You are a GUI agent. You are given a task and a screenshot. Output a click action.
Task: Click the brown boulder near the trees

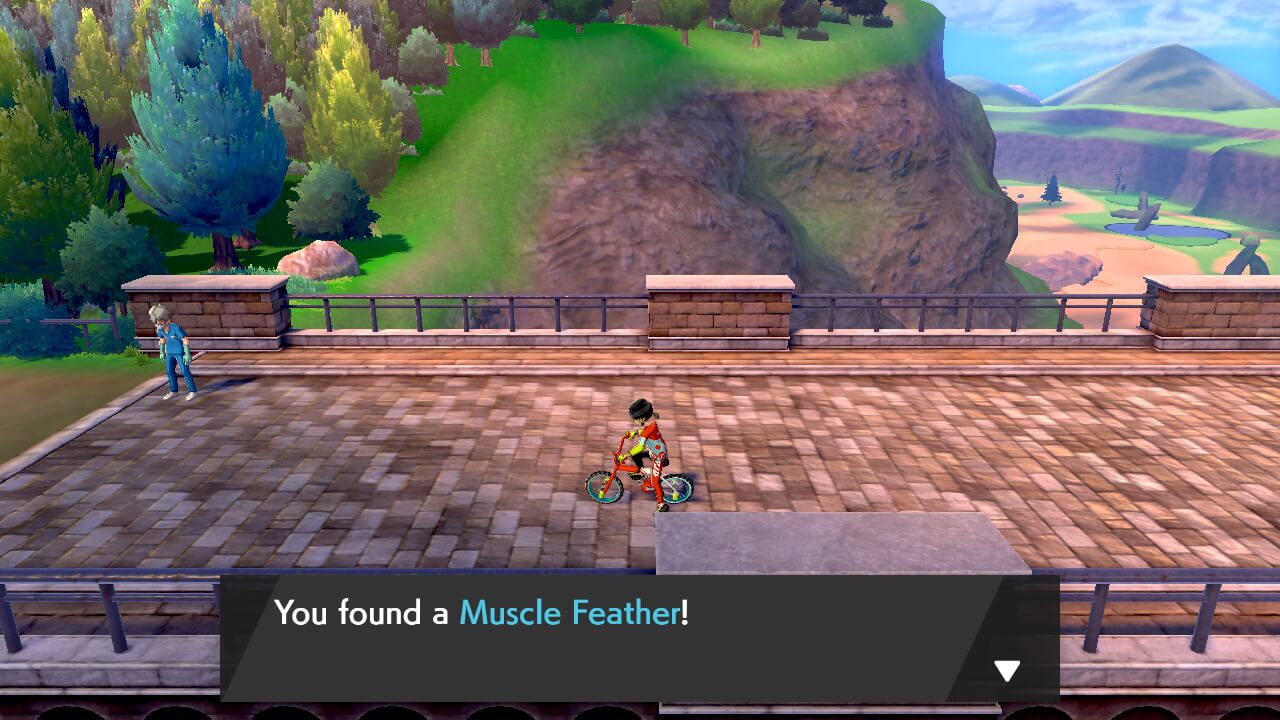pyautogui.click(x=320, y=258)
